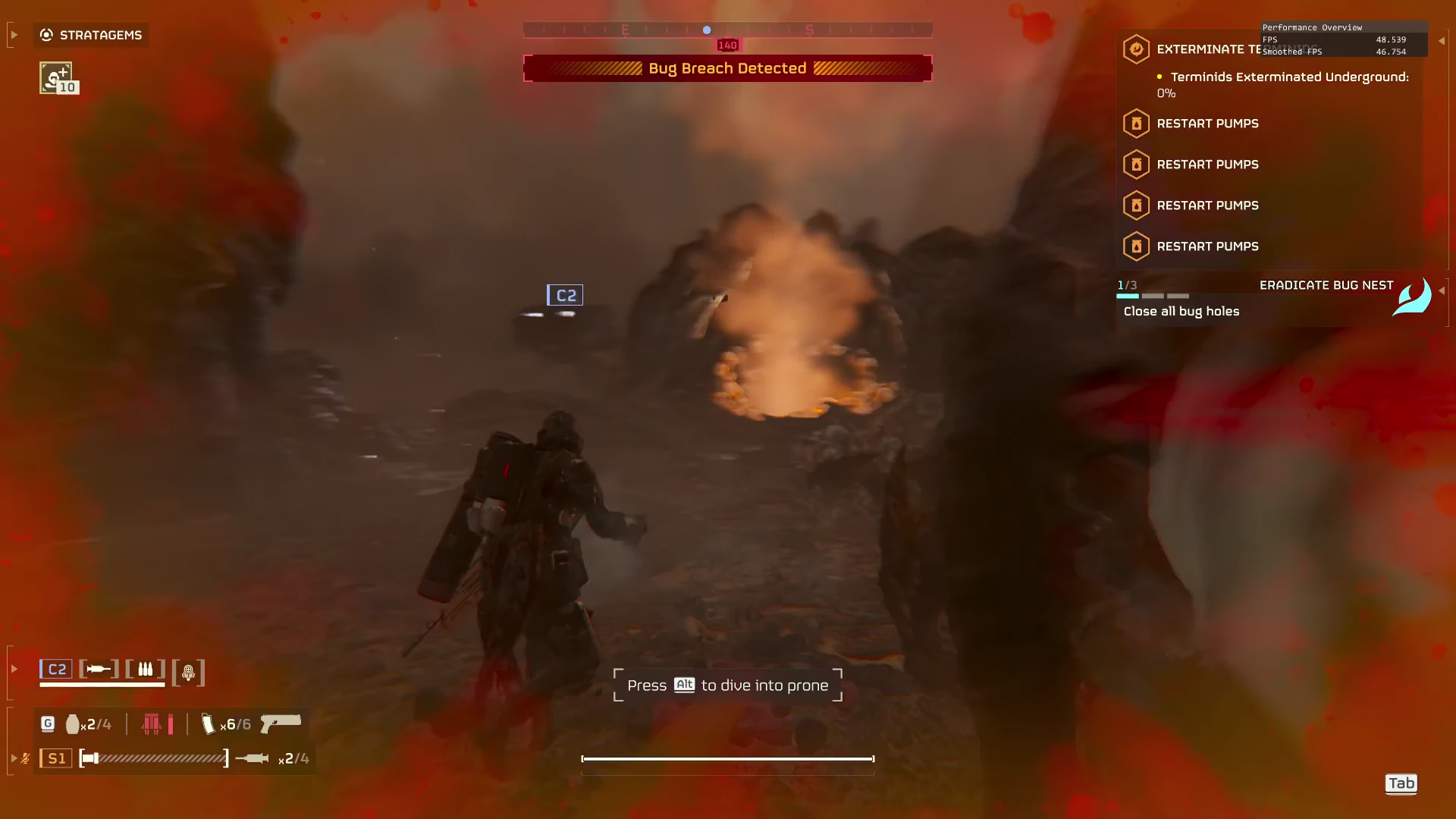Click the squad ammo bullets booster icon
This screenshot has height=819, width=1456.
pos(145,669)
